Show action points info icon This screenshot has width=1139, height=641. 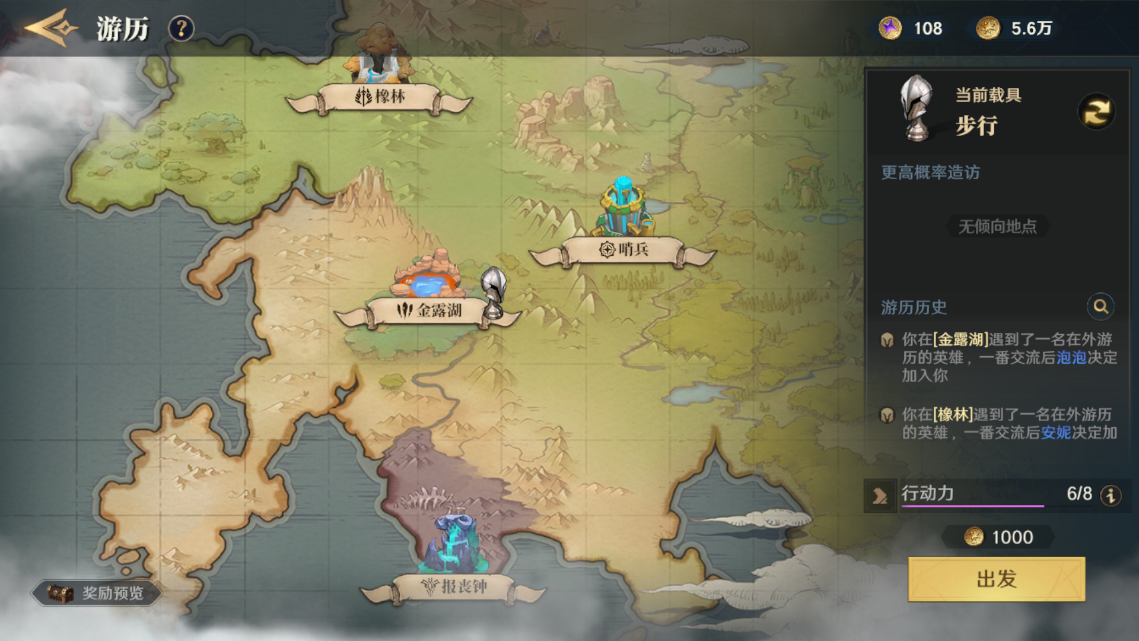1110,494
